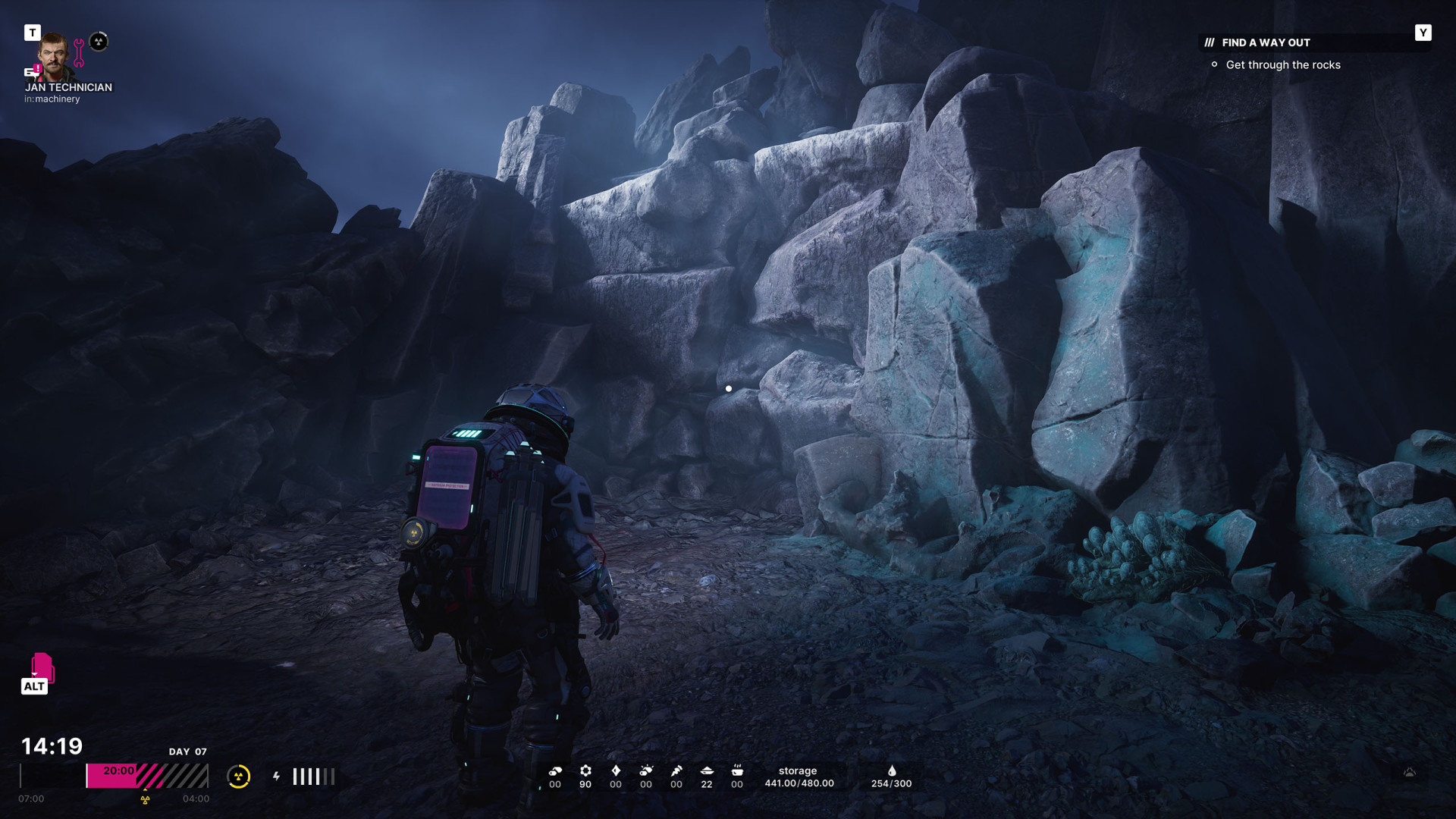Open the chat bubble alert on Jan's portrait

(x=32, y=71)
